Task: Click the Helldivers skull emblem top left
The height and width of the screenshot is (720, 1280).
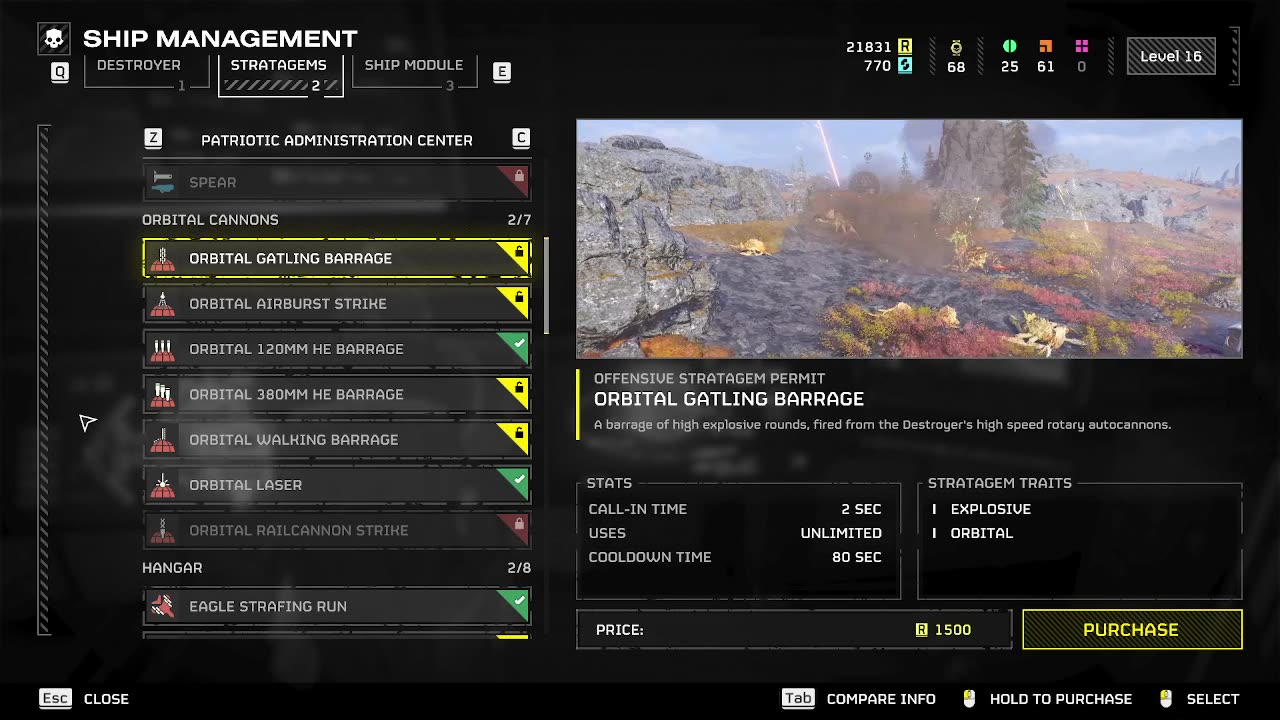Action: click(54, 38)
